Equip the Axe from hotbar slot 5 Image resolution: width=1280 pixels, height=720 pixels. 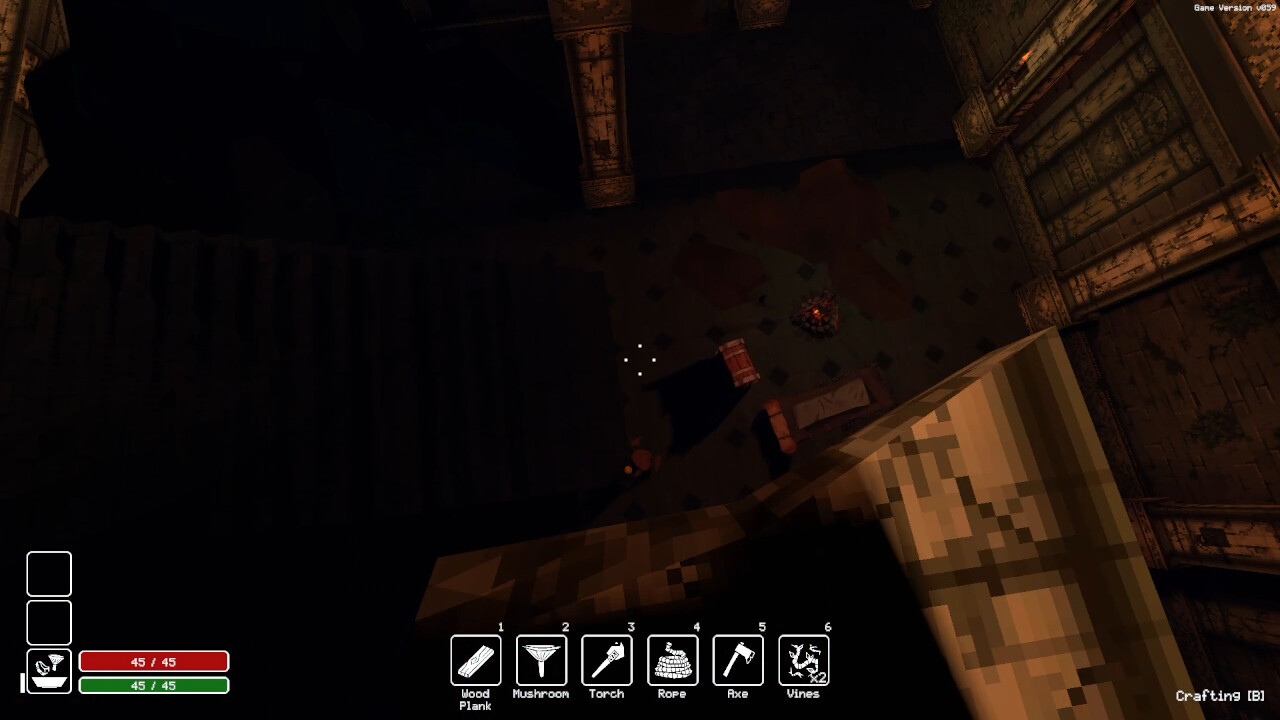click(736, 660)
